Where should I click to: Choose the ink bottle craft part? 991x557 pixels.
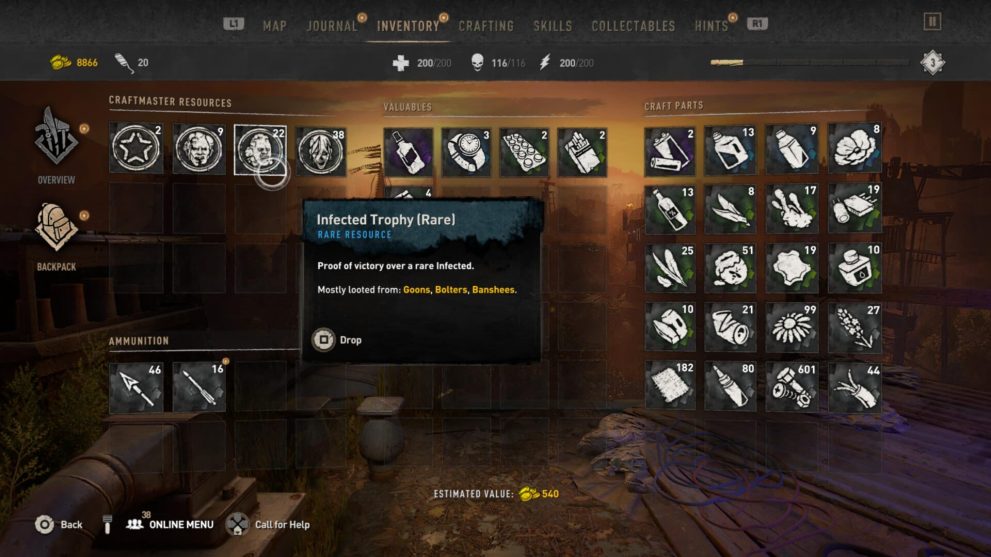(854, 268)
